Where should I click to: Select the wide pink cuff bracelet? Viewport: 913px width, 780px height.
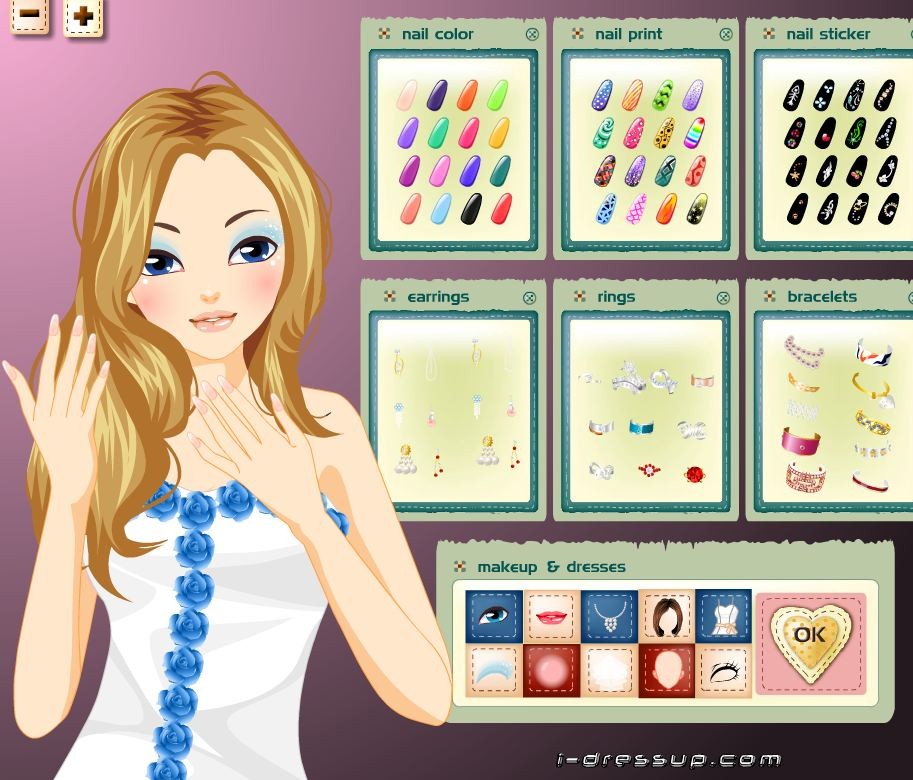[800, 441]
